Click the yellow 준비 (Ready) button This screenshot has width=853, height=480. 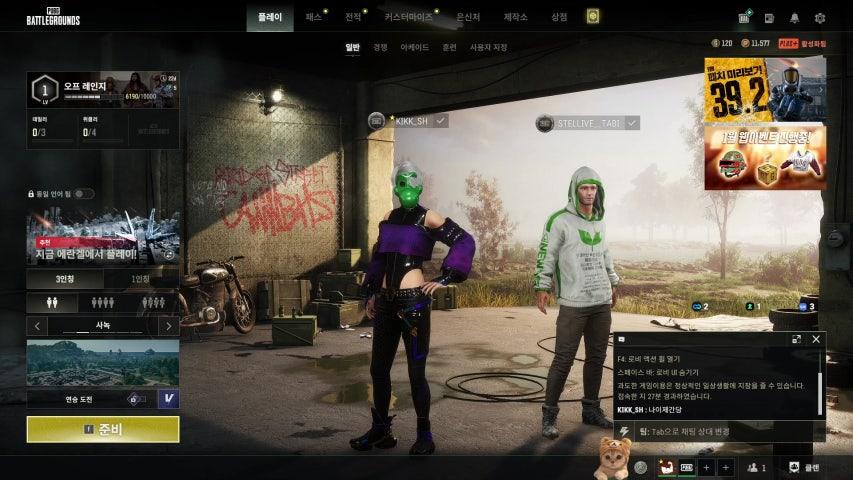pyautogui.click(x=103, y=429)
